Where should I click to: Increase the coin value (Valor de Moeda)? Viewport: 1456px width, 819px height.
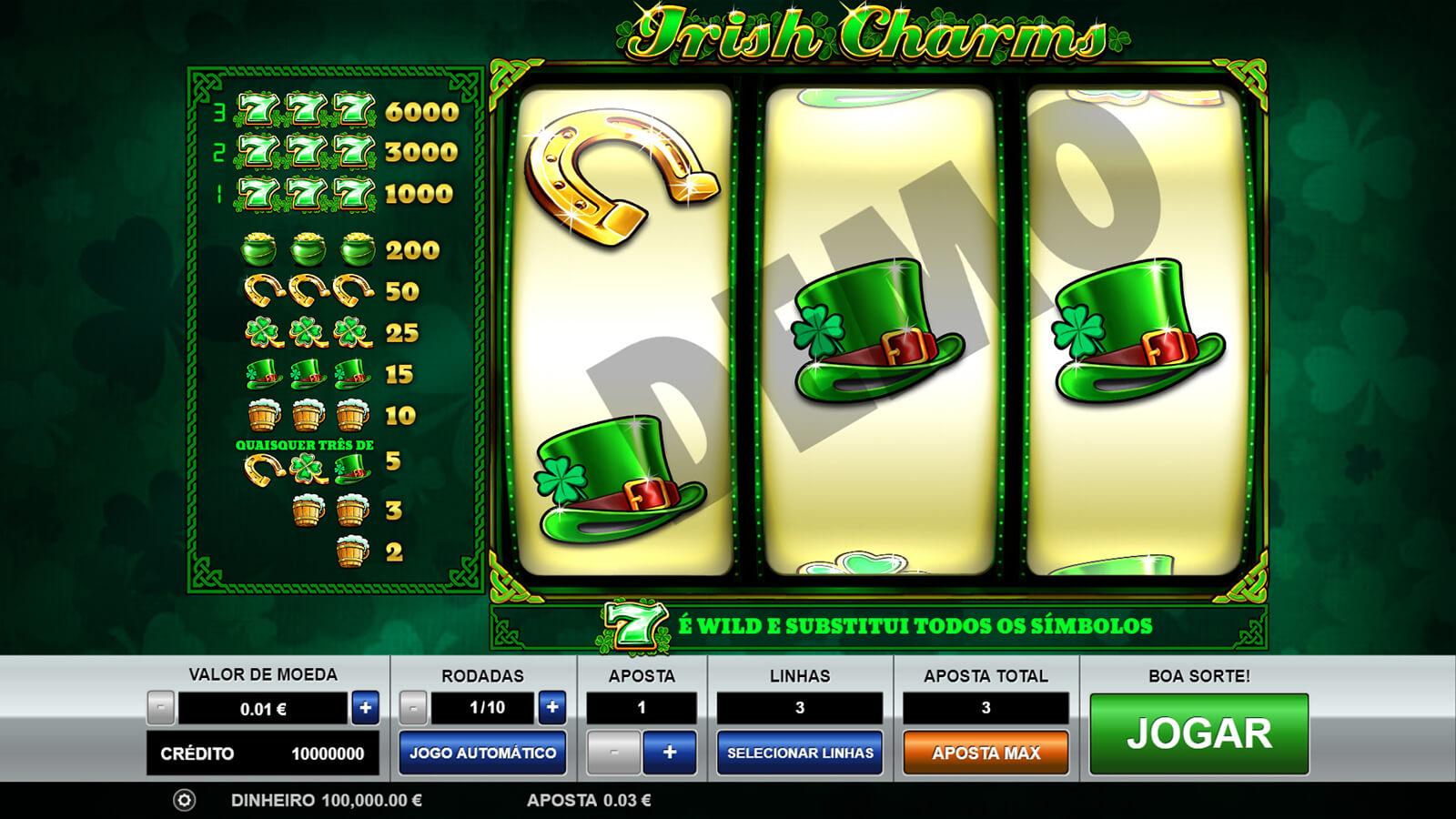(x=366, y=707)
